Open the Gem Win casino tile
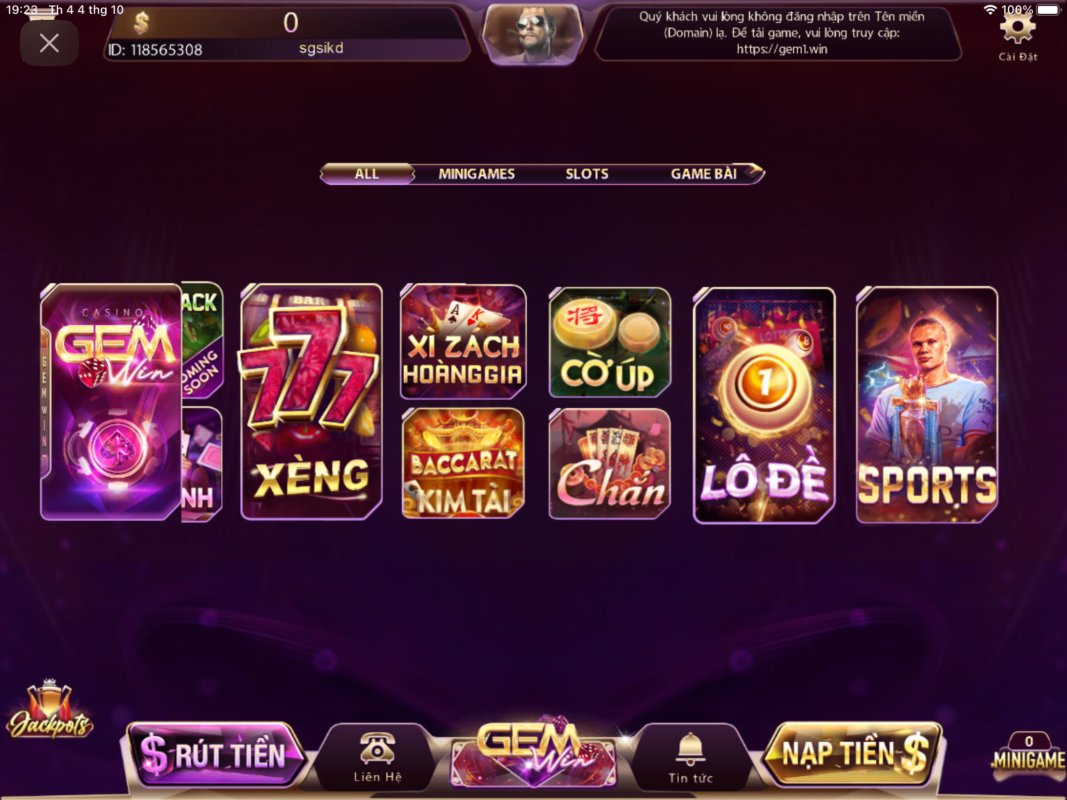The width and height of the screenshot is (1067, 800). point(110,401)
